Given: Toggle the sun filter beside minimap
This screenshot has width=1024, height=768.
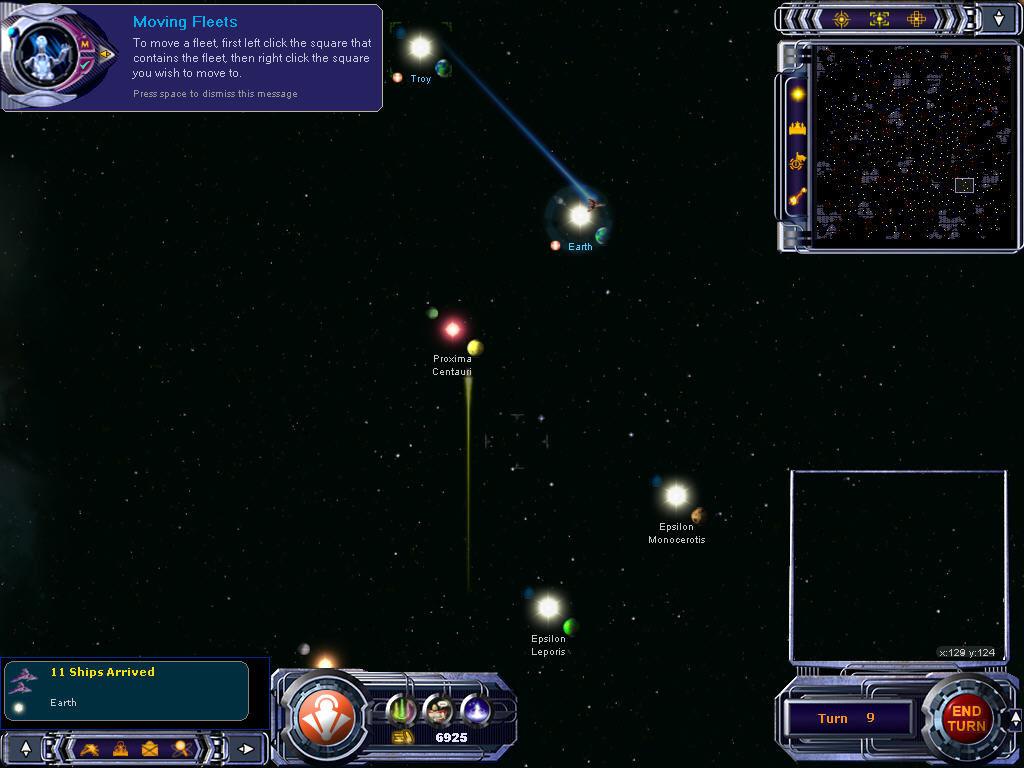Looking at the screenshot, I should pos(797,94).
